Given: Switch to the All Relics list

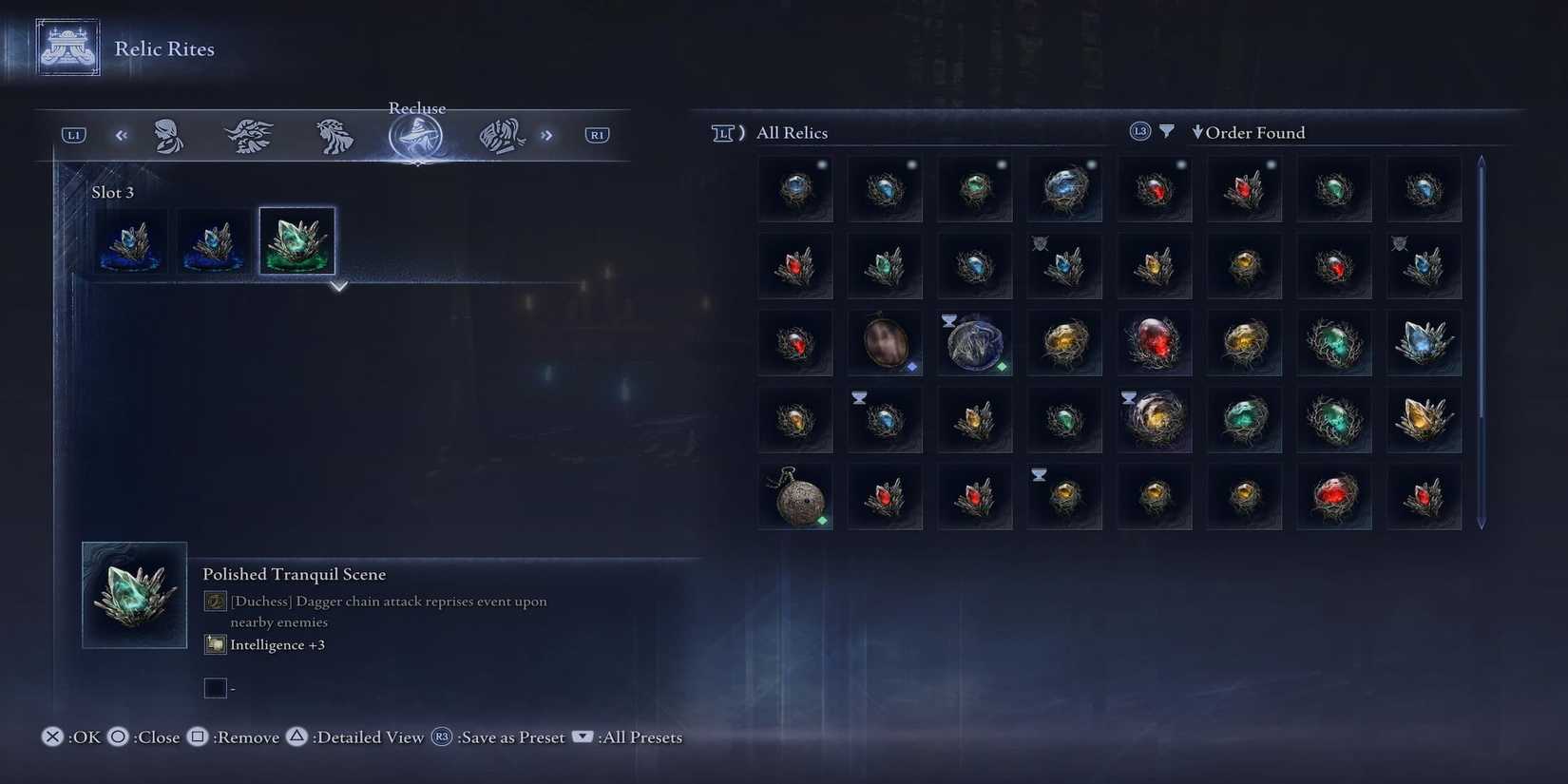Looking at the screenshot, I should (791, 132).
